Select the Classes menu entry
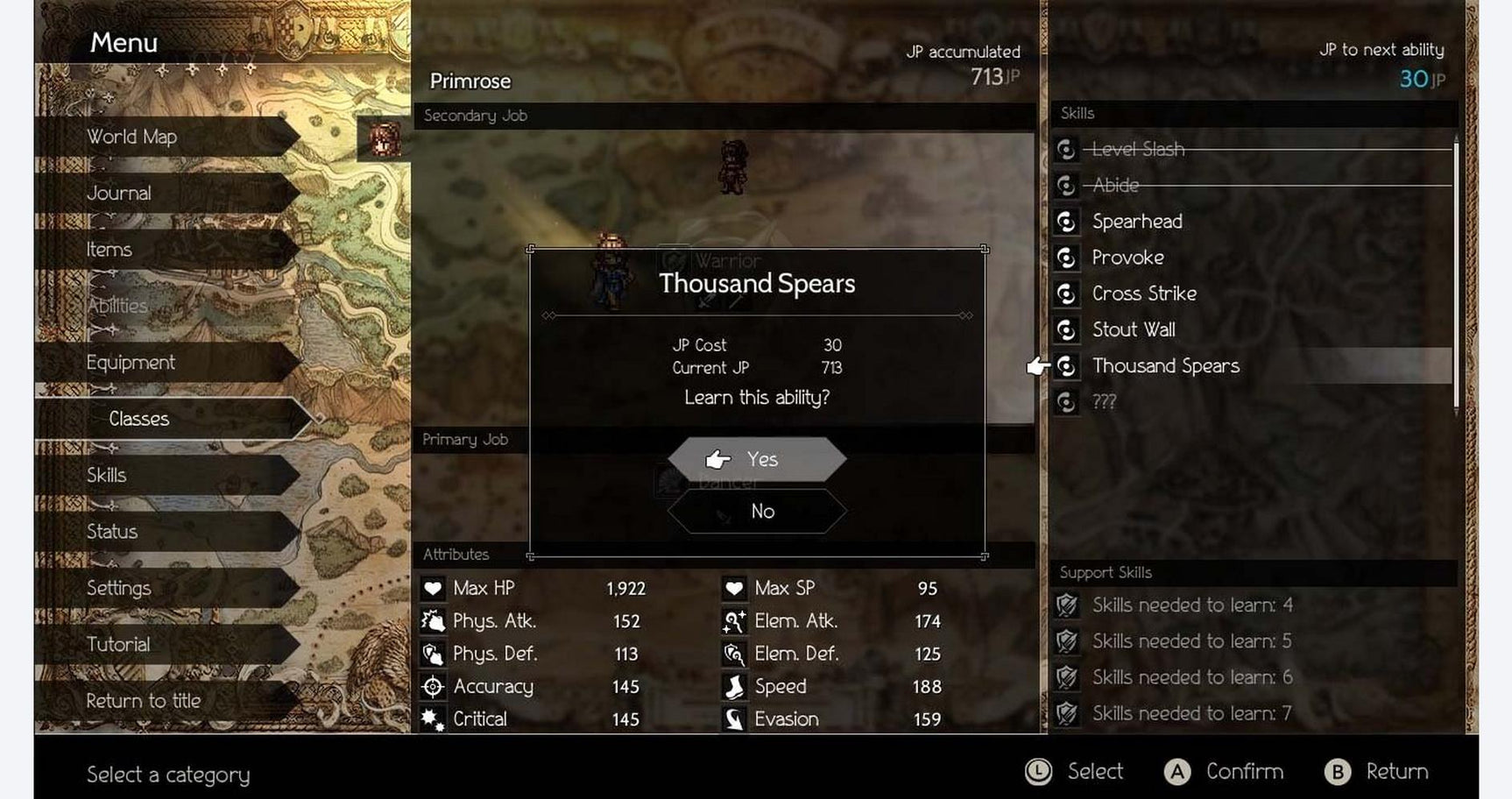 click(138, 419)
